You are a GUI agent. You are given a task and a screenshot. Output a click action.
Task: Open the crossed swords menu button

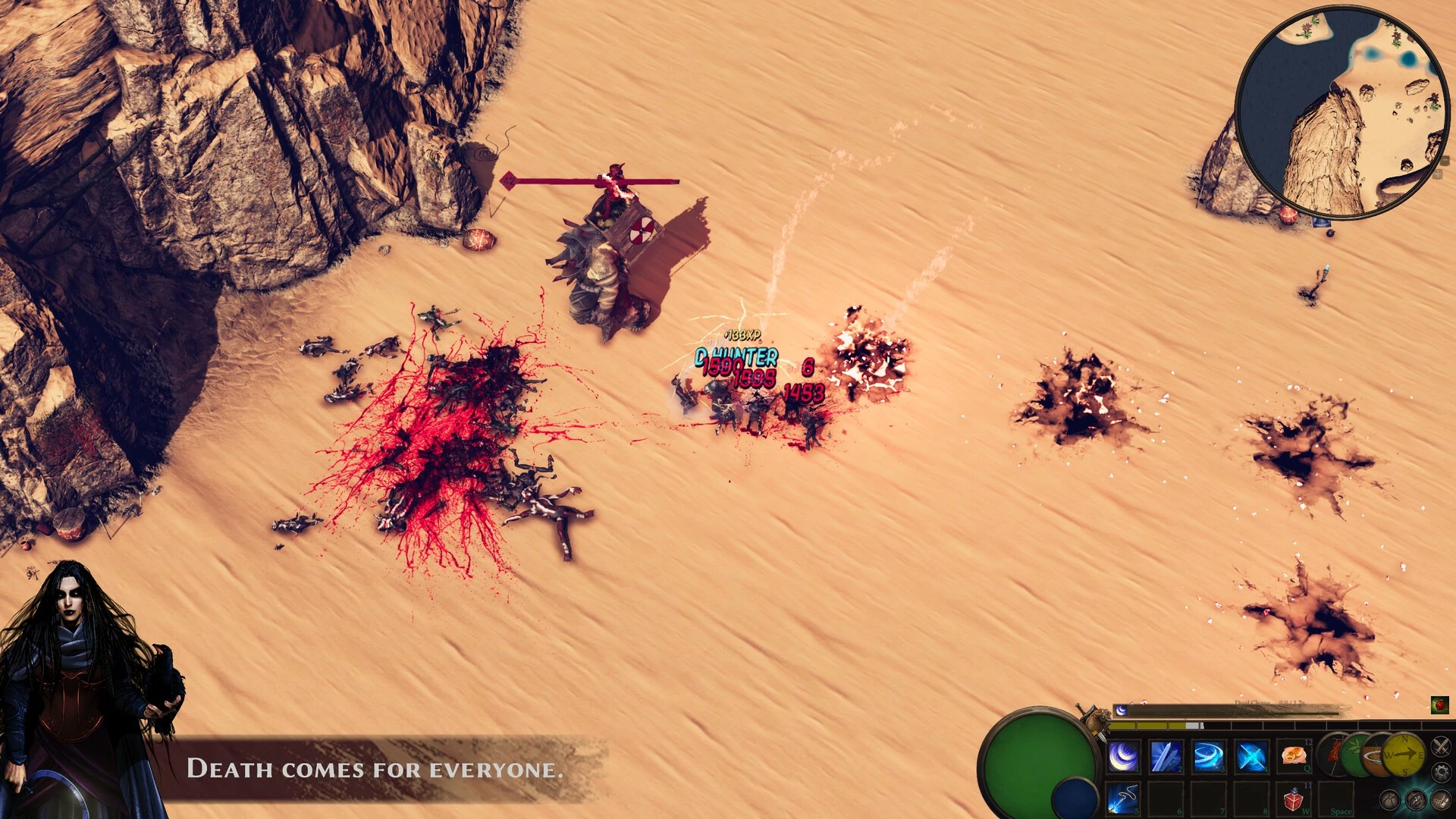point(1440,747)
